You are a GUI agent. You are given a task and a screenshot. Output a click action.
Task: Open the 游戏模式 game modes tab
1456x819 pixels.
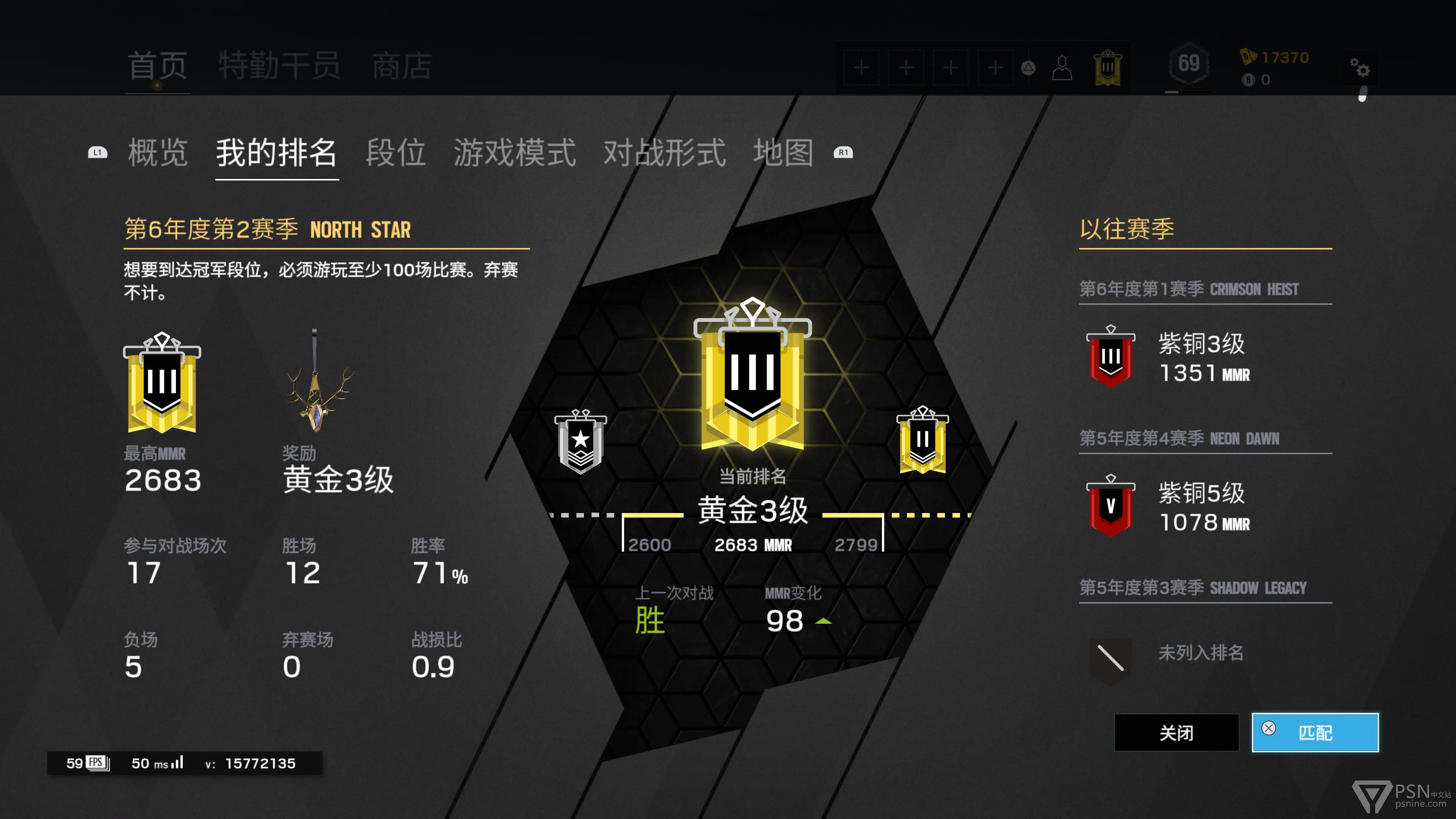tap(515, 152)
